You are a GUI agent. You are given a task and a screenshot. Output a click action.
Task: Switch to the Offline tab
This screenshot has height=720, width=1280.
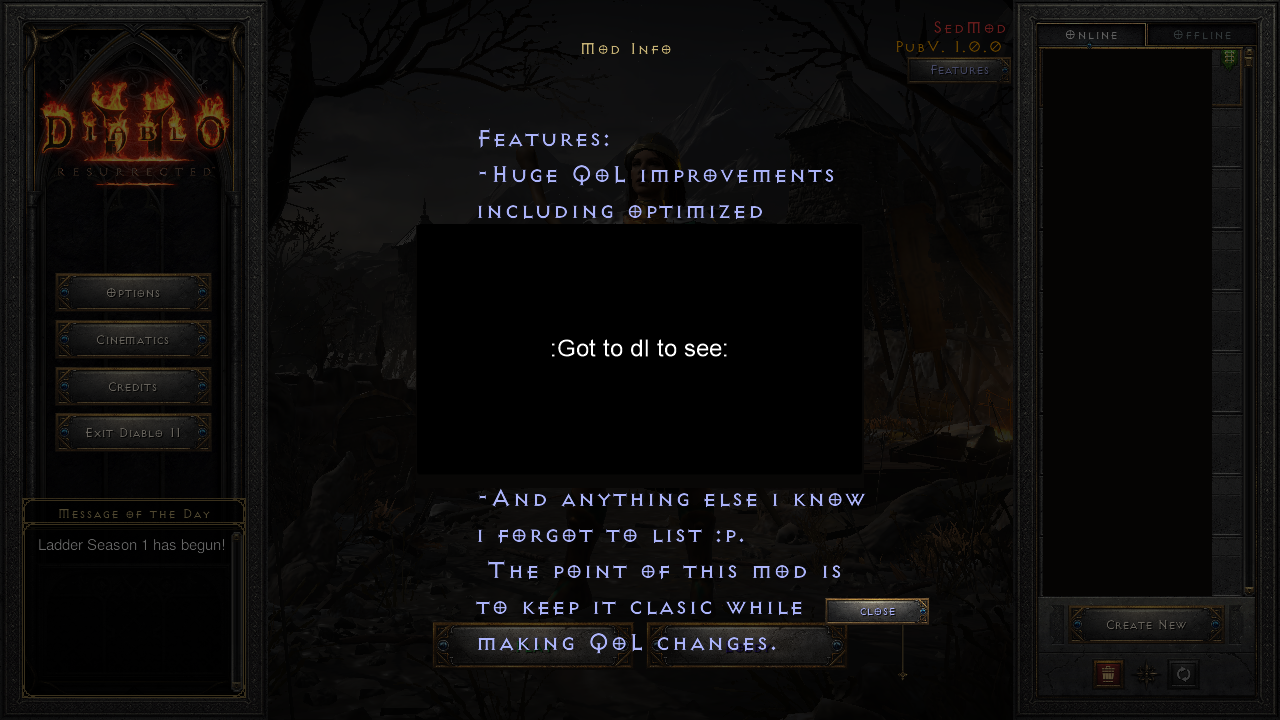click(1202, 34)
